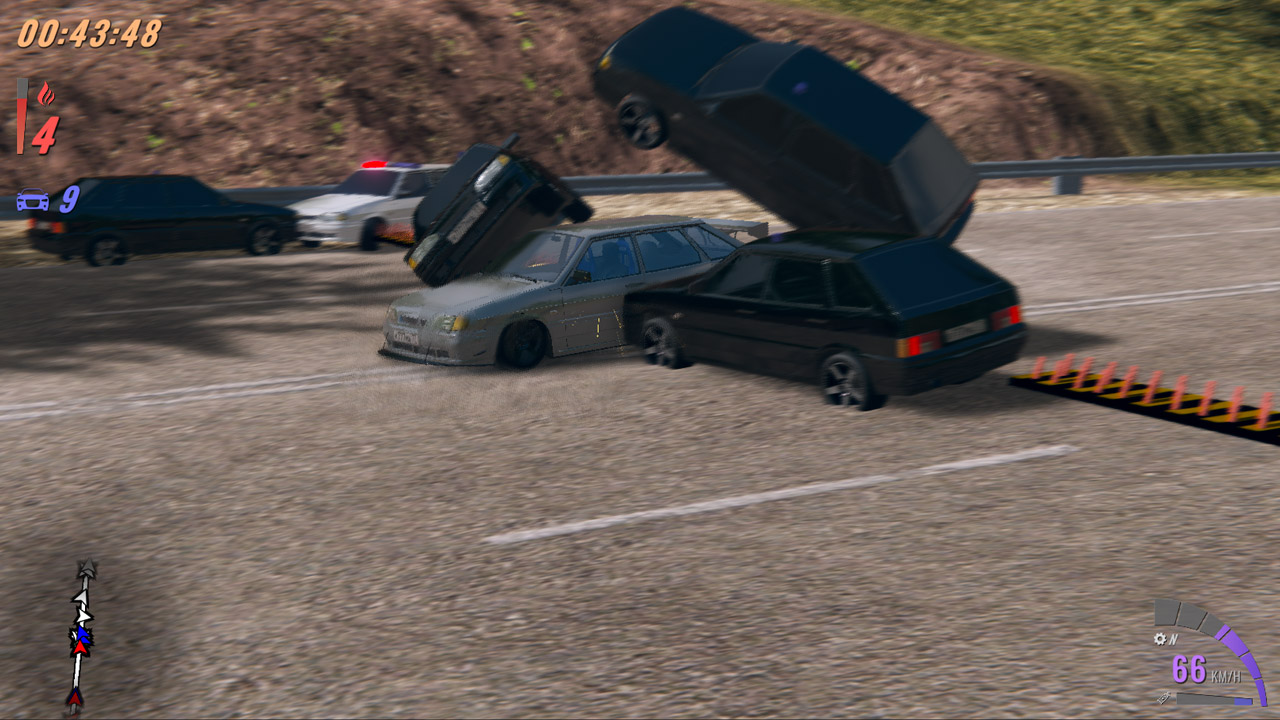Open the N gear indicator
Viewport: 1280px width, 720px height.
pyautogui.click(x=1173, y=638)
